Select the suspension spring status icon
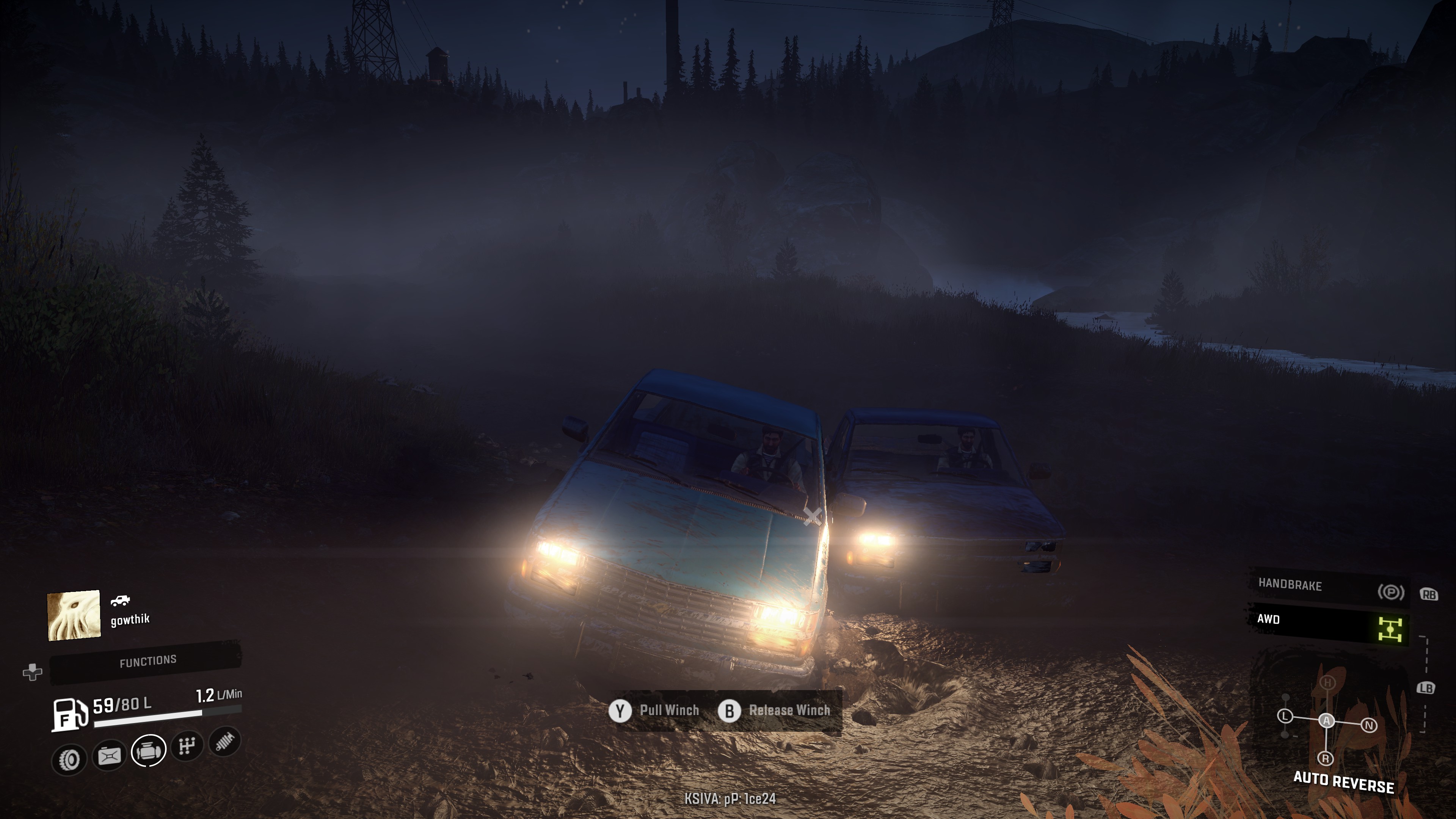Screen dimensions: 1456x819 (x=225, y=741)
